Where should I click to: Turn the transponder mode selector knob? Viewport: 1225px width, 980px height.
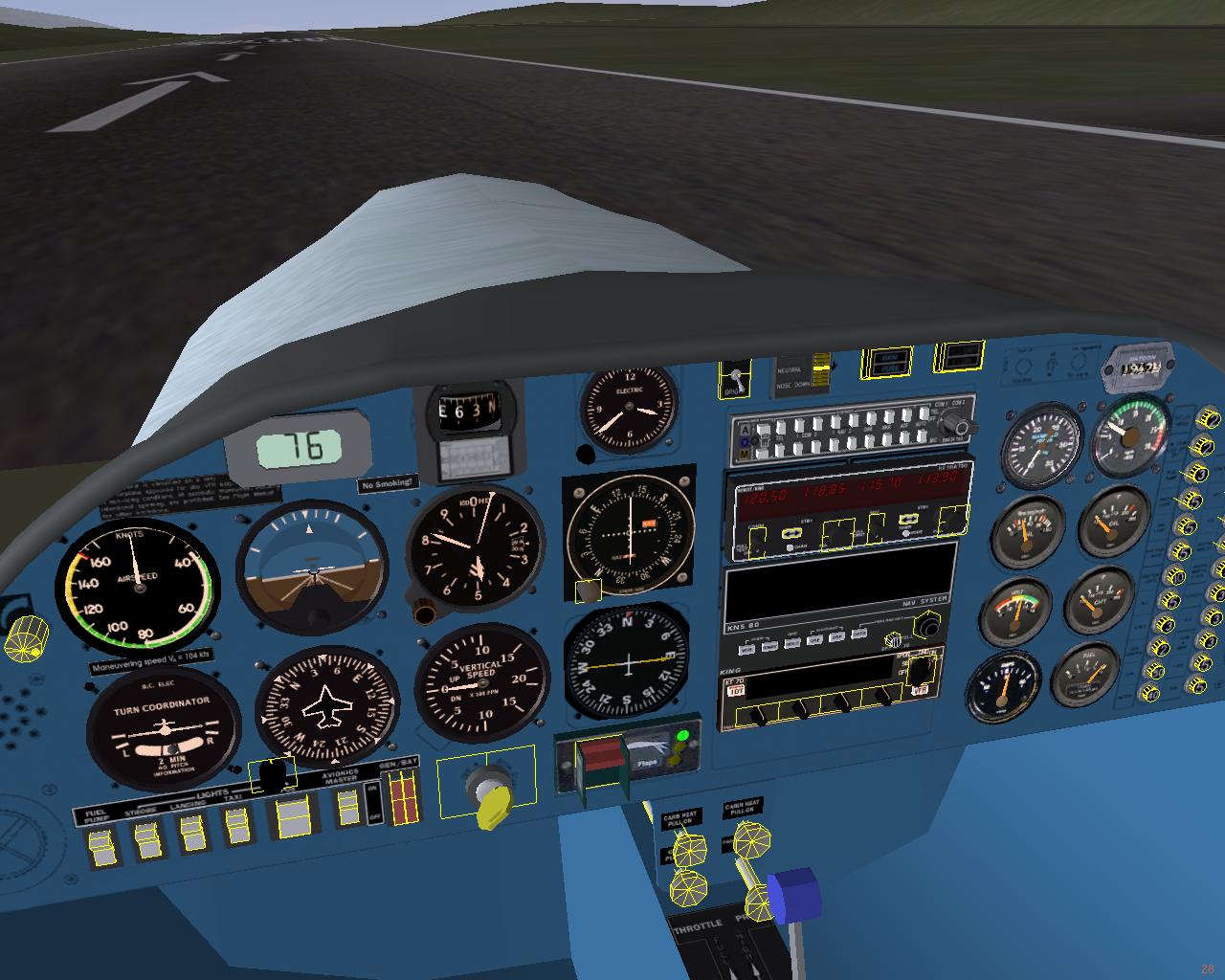[x=921, y=670]
